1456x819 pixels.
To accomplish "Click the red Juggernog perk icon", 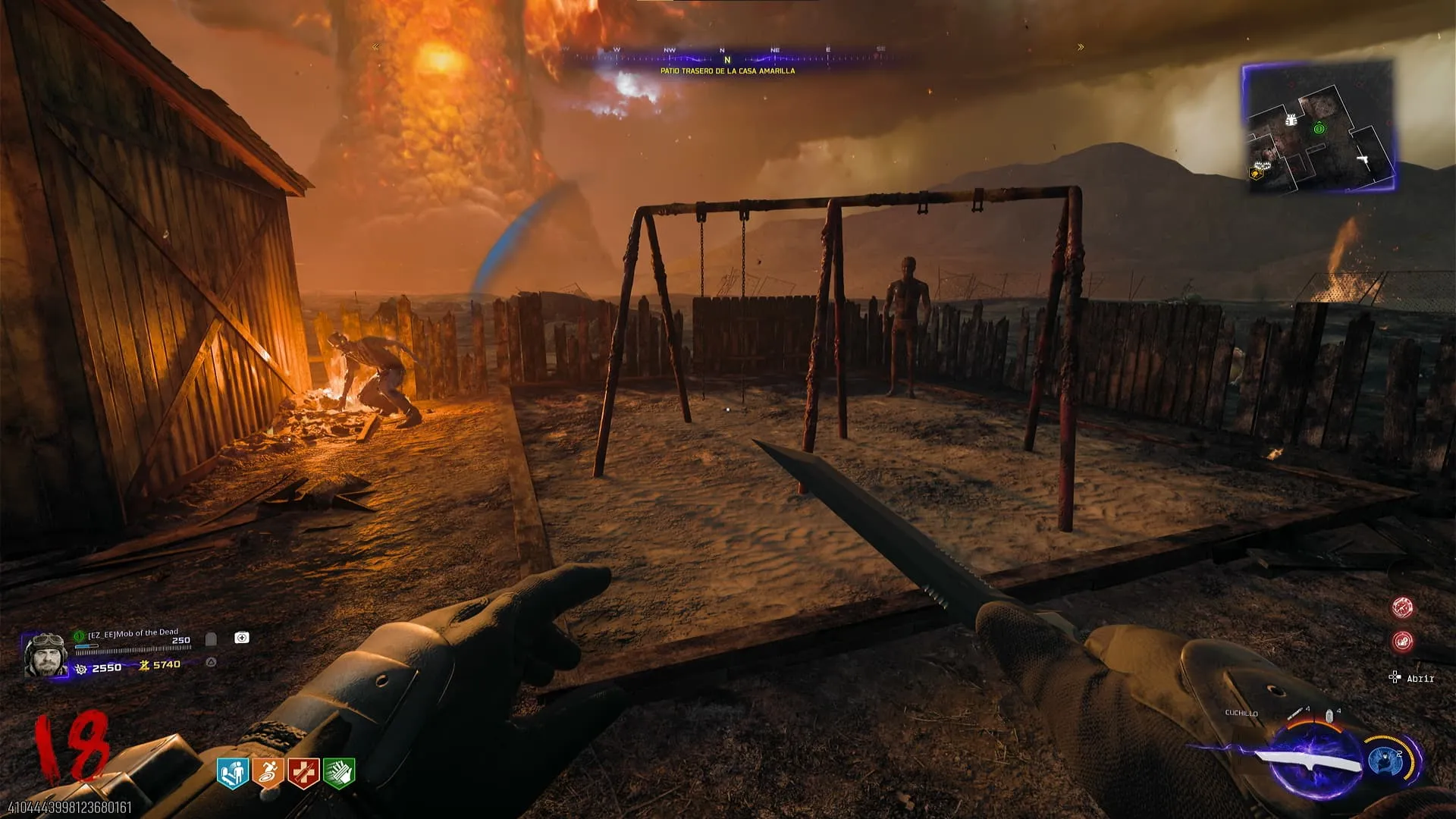I will 303,773.
